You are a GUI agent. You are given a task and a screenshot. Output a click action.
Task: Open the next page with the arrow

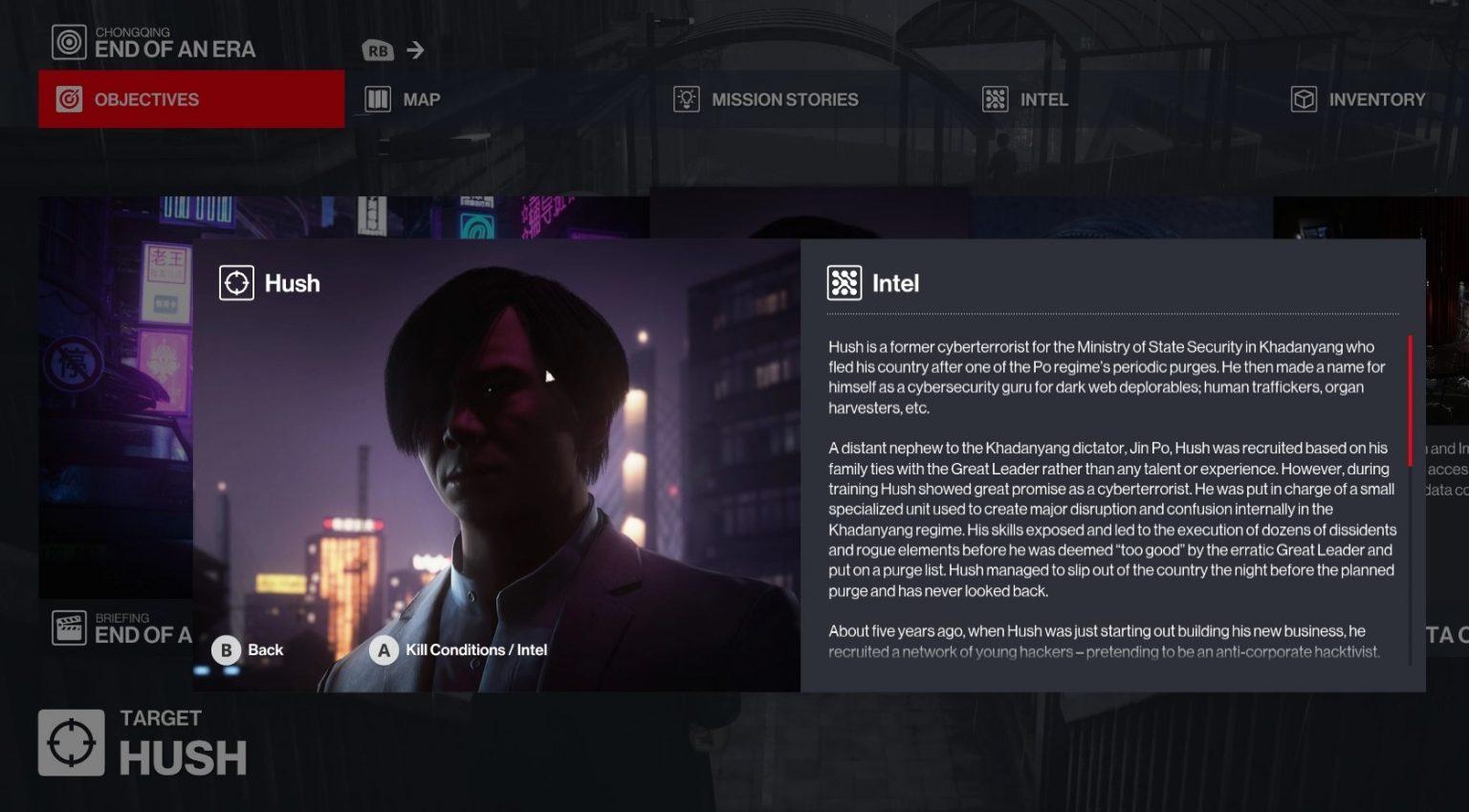pos(415,50)
